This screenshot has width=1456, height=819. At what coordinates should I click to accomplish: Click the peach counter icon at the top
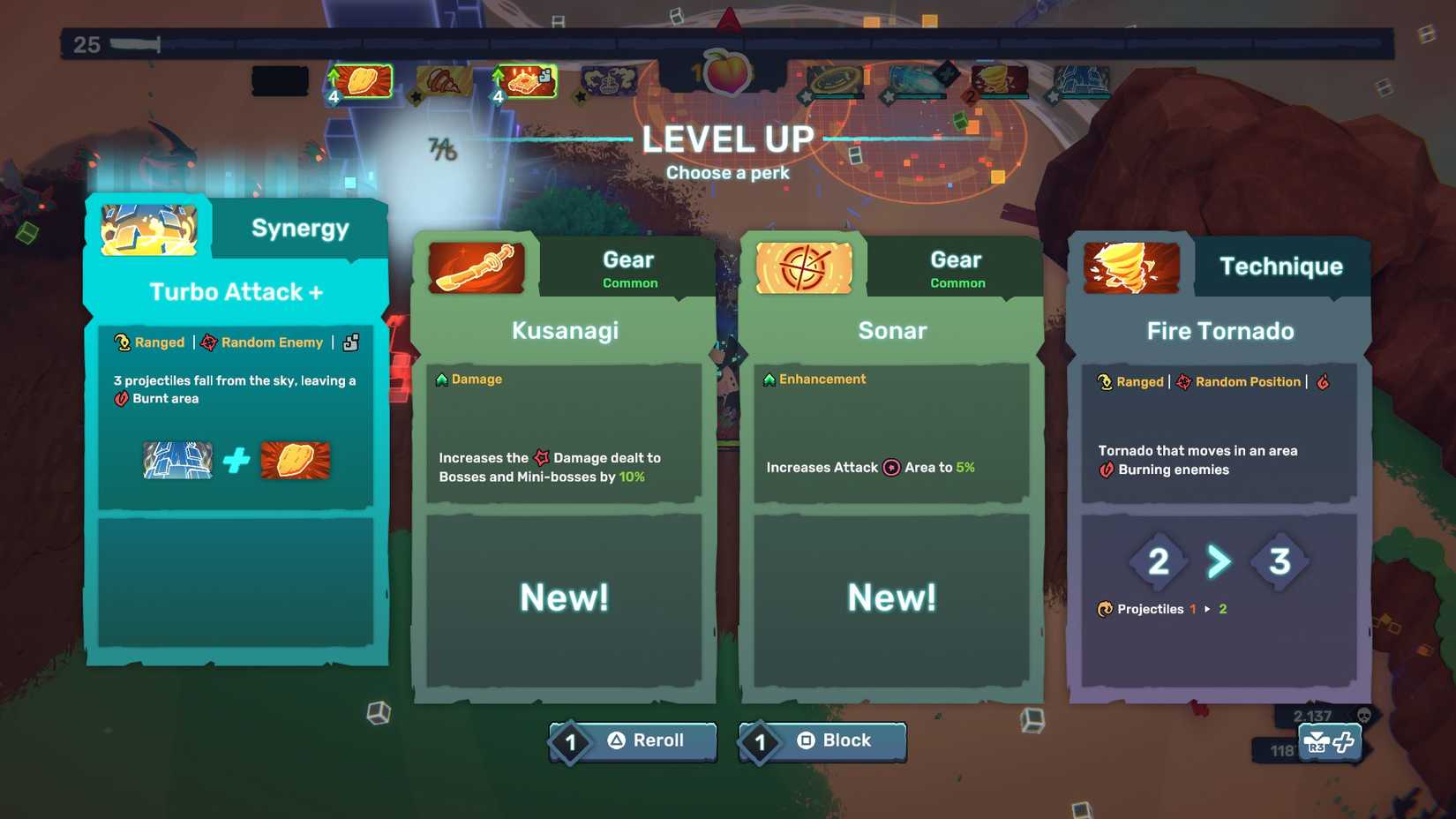(x=727, y=76)
